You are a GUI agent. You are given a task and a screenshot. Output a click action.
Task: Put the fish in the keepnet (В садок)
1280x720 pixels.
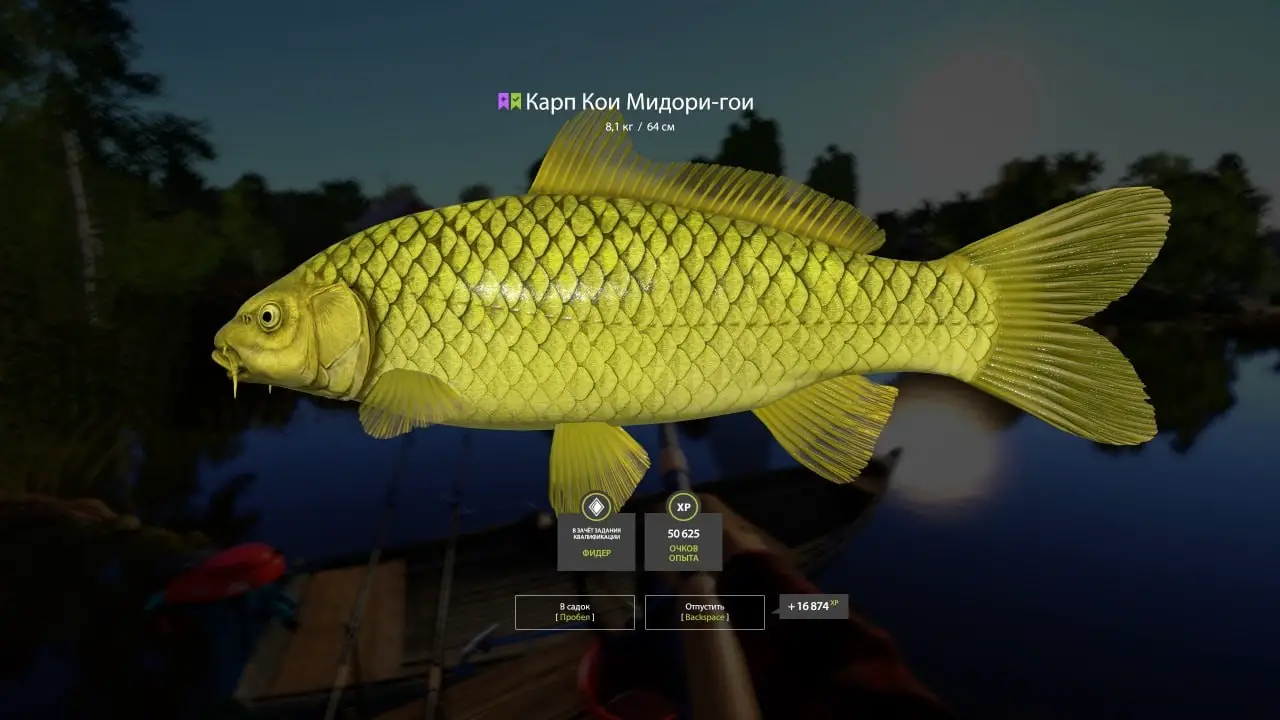pyautogui.click(x=574, y=612)
